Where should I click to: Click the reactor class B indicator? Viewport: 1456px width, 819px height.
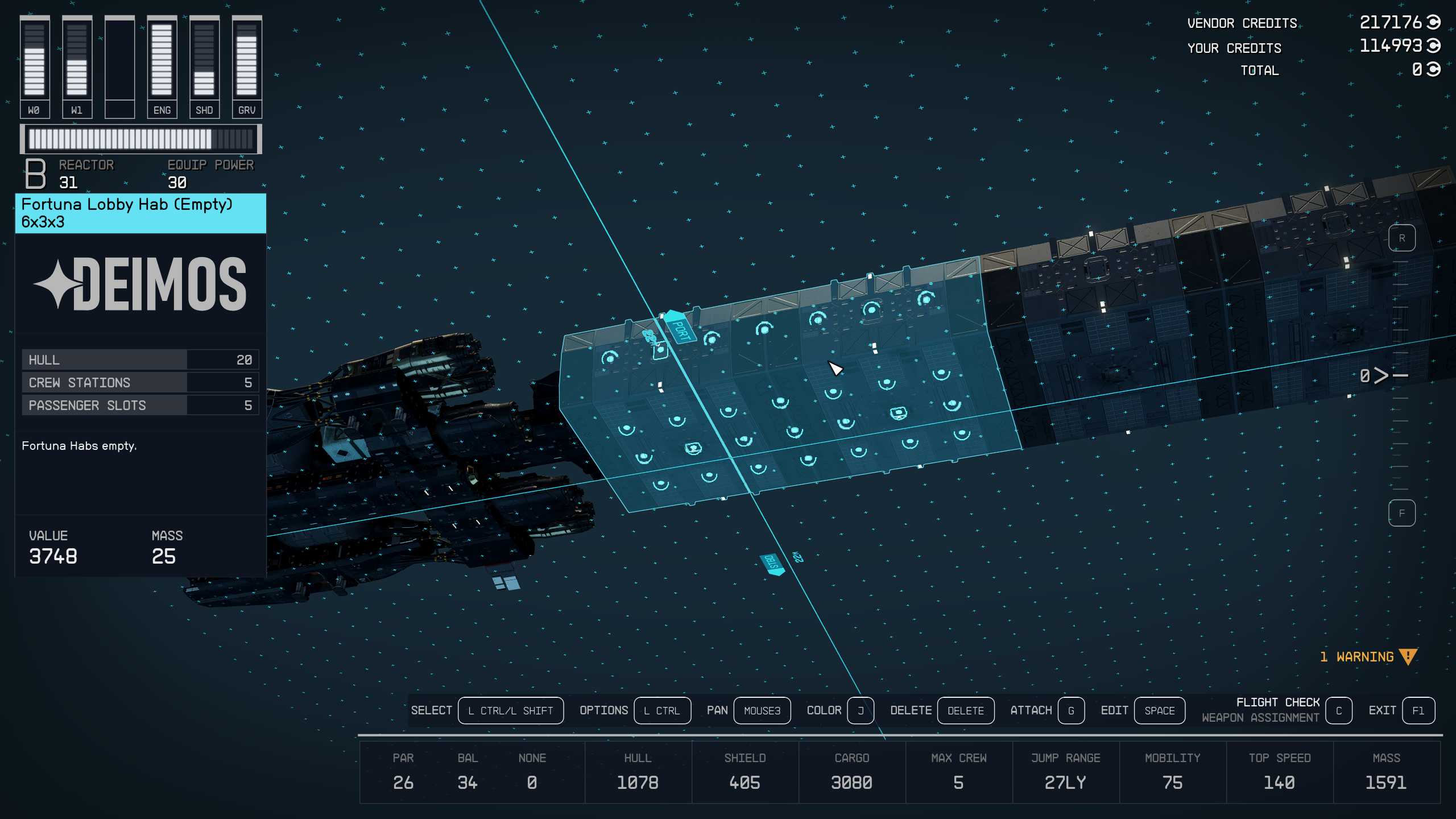[x=35, y=175]
